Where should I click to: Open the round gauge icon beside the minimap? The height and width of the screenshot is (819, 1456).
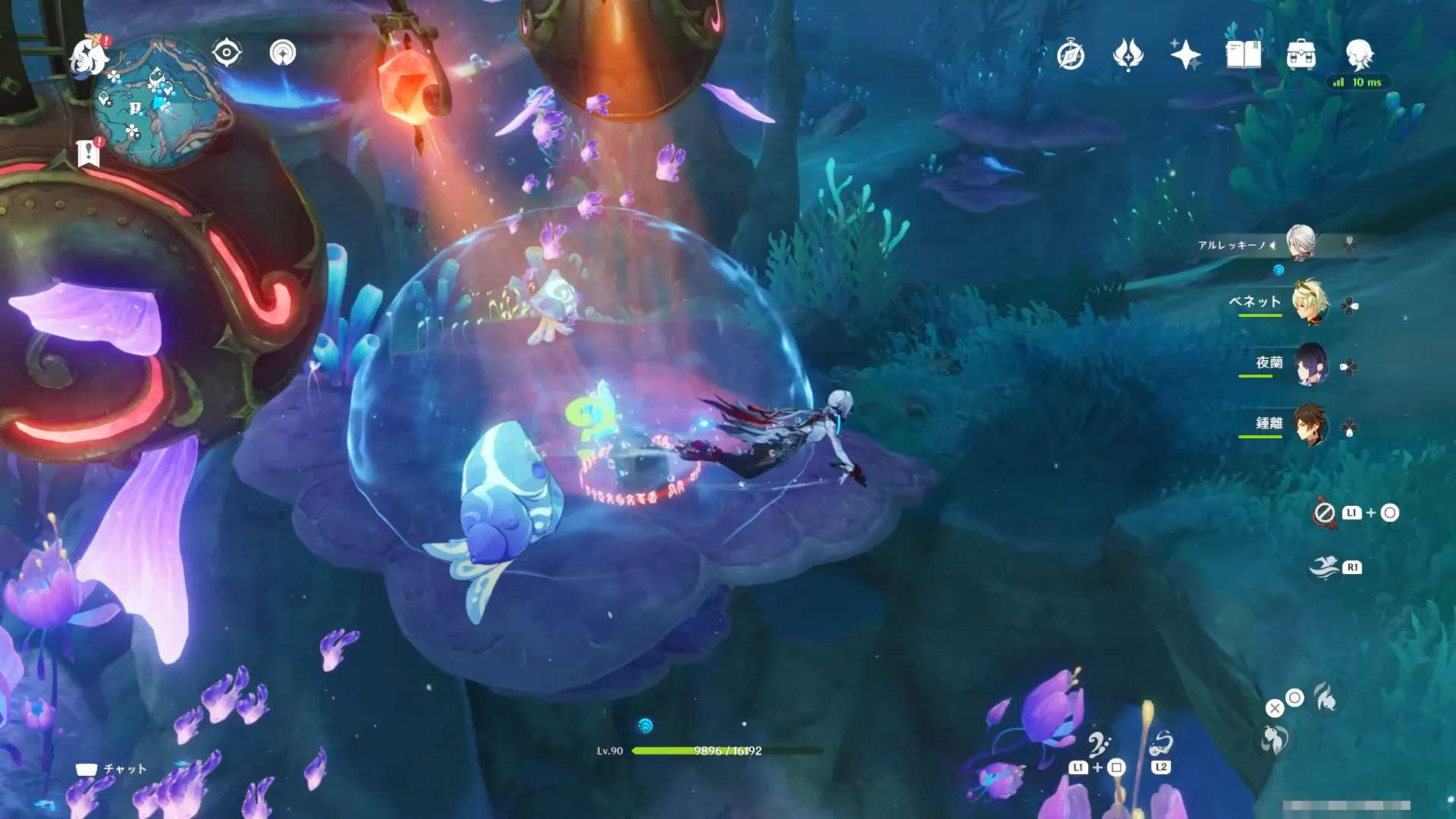click(x=283, y=53)
